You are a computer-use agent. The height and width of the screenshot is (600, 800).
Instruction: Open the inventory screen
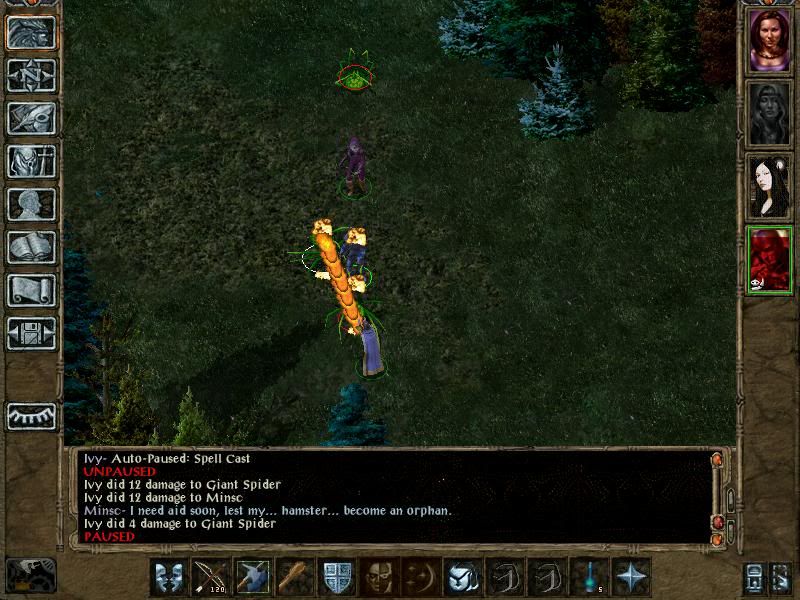[x=31, y=162]
